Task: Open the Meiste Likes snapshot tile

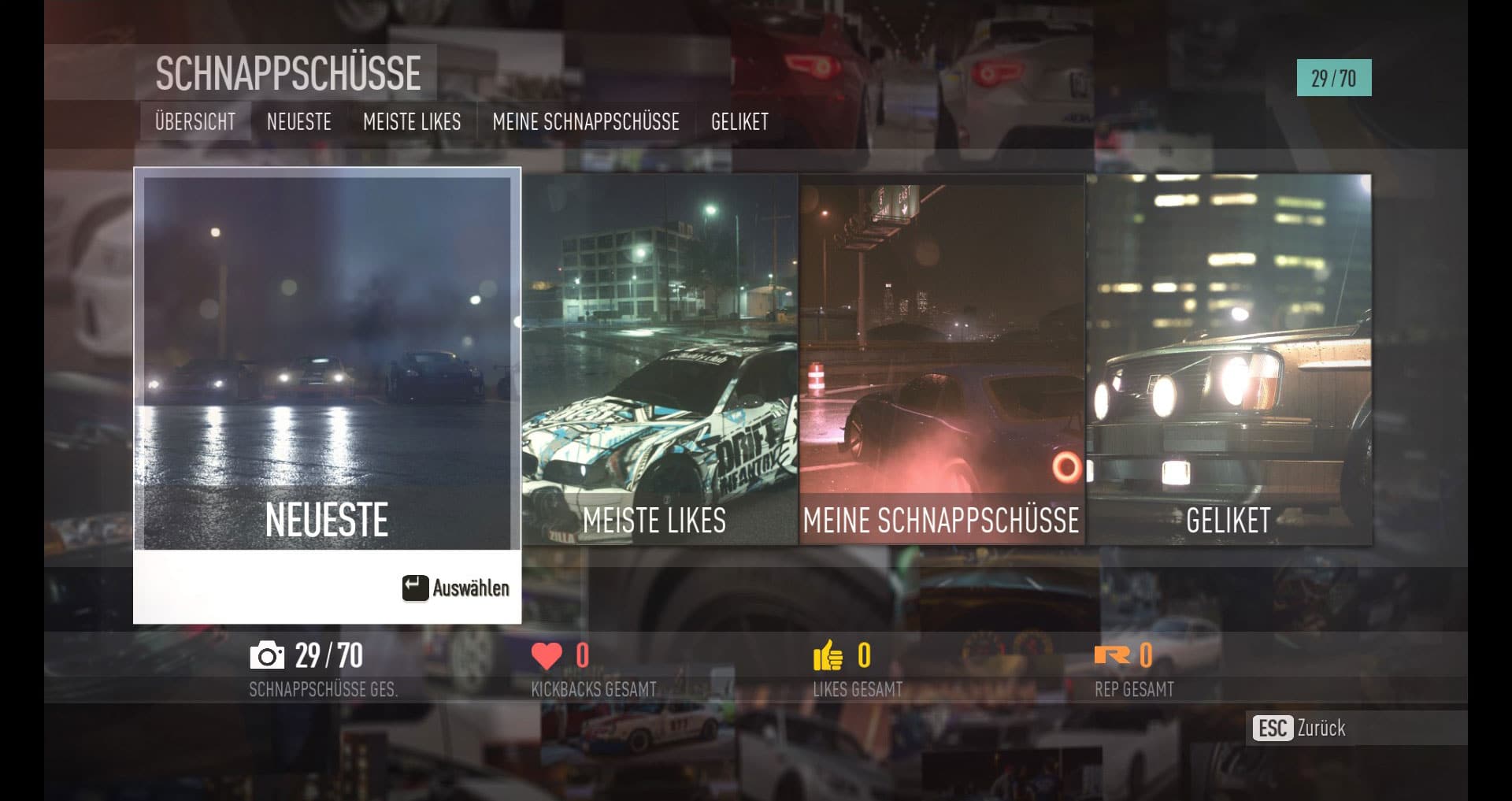Action: pos(660,359)
